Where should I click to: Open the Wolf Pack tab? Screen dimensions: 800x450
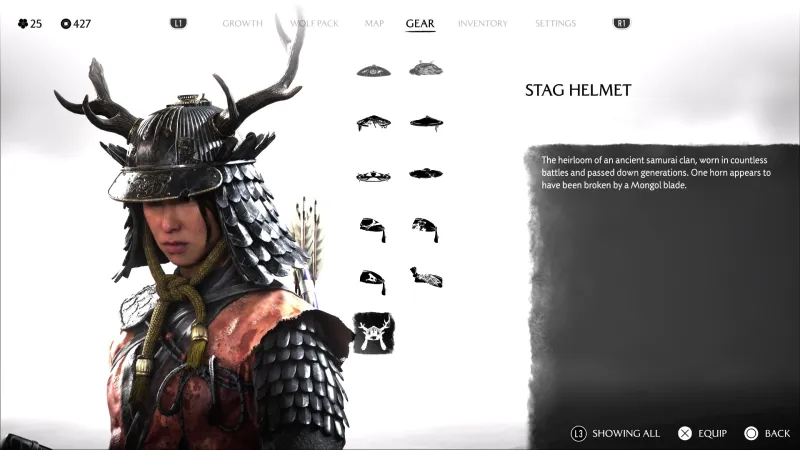click(x=314, y=23)
